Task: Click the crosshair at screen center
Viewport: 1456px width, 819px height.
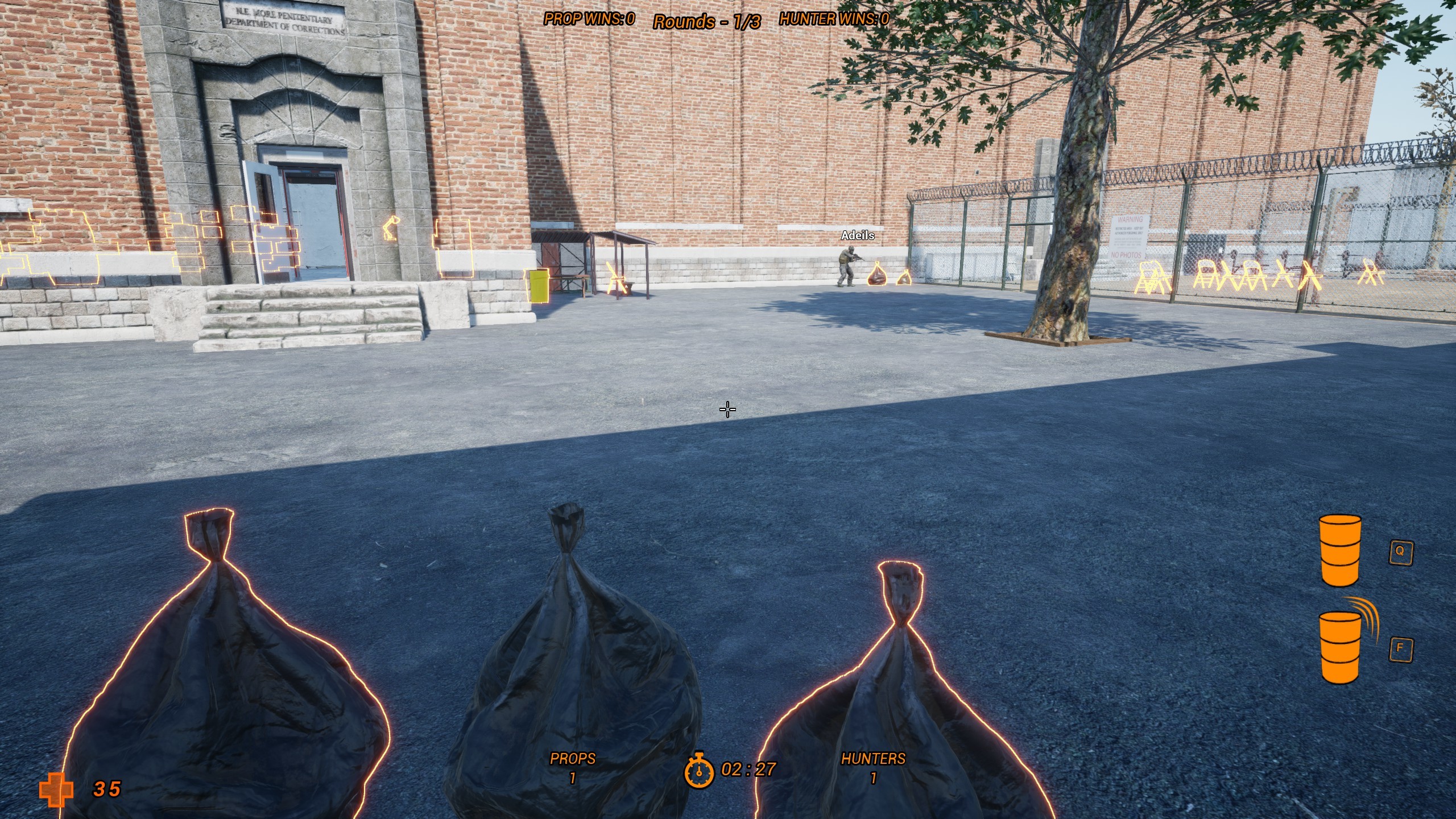Action: pyautogui.click(x=728, y=409)
